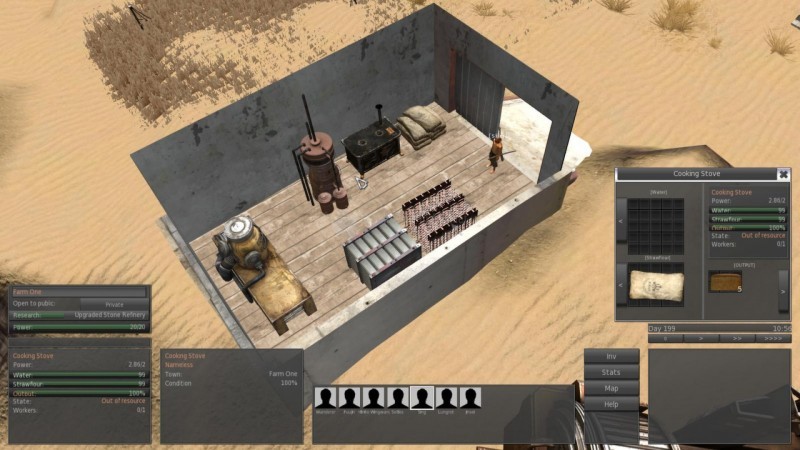This screenshot has width=800, height=450.
Task: Select the strawflour sack in the stove
Action: click(656, 284)
